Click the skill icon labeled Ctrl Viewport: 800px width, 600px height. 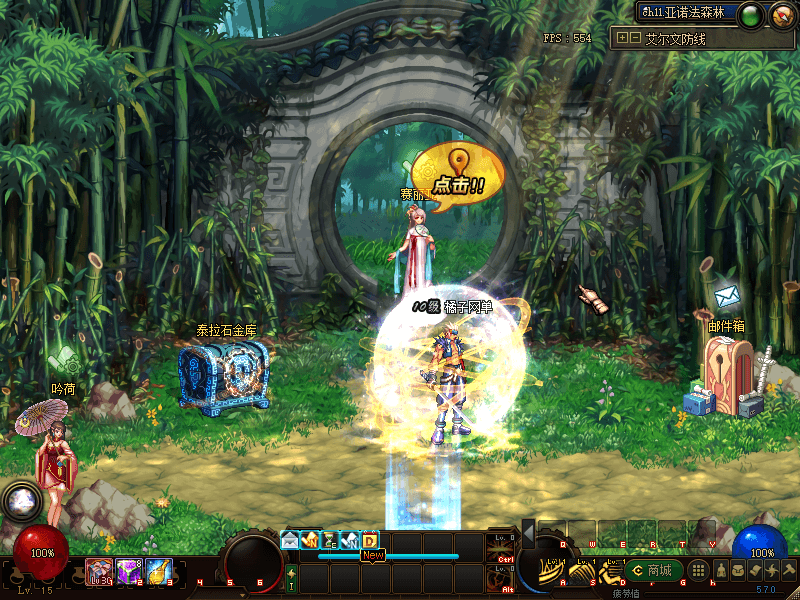(505, 548)
